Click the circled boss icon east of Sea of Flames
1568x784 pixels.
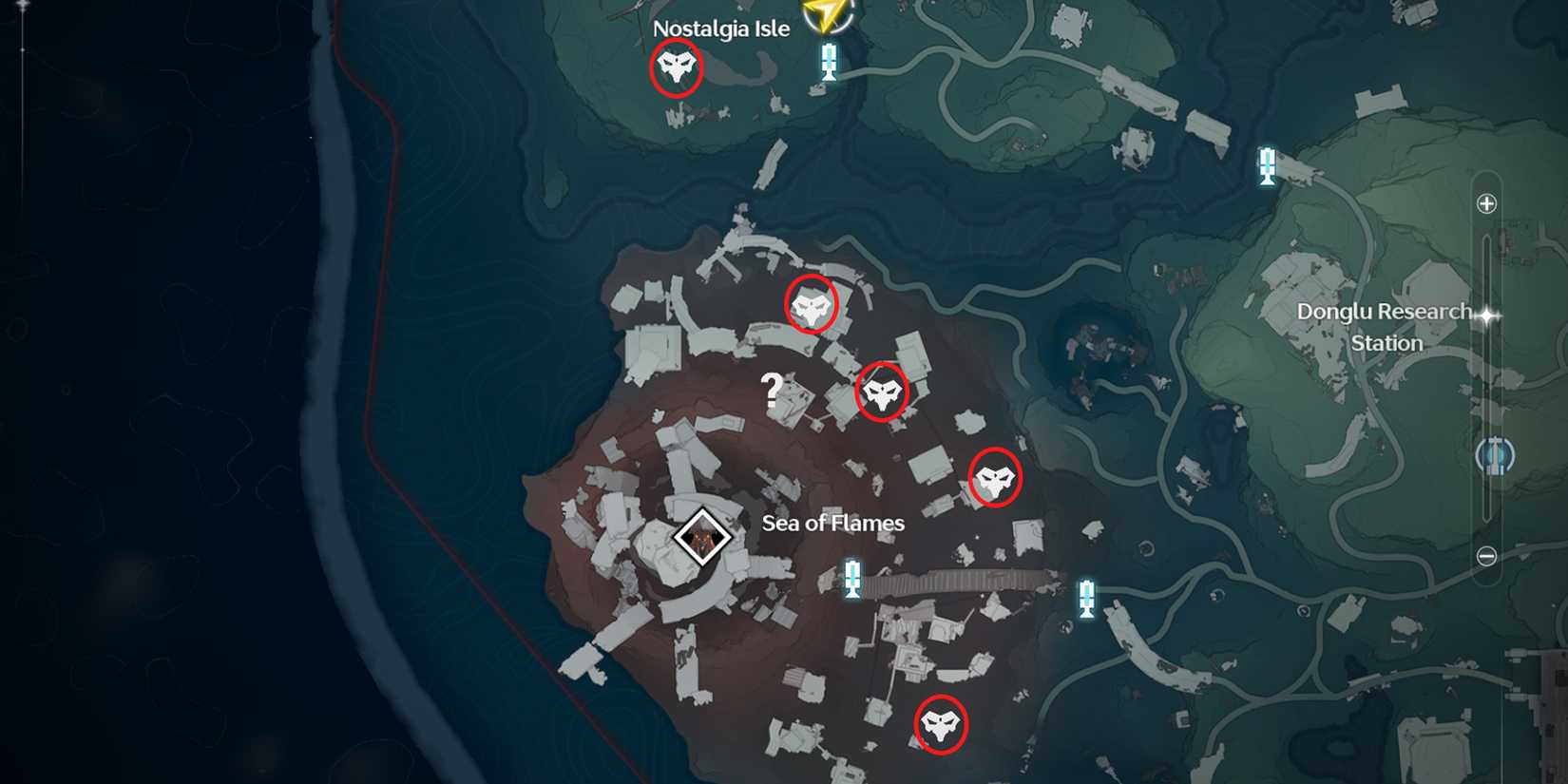pos(994,478)
